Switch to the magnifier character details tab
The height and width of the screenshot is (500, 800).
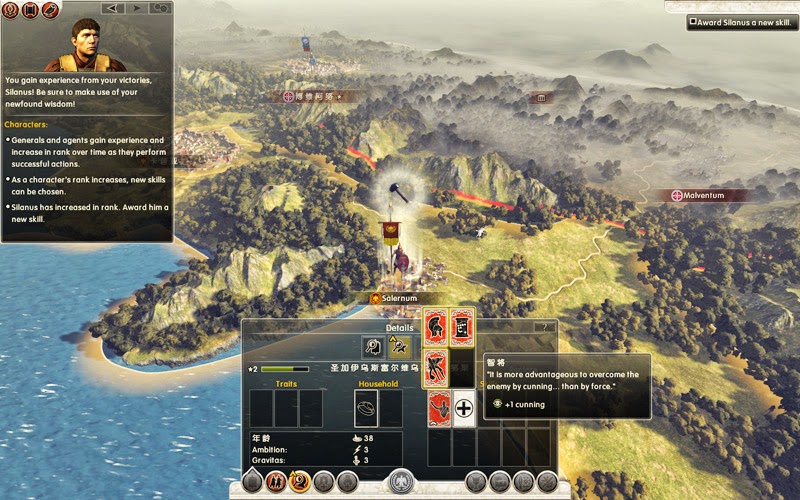click(x=373, y=347)
